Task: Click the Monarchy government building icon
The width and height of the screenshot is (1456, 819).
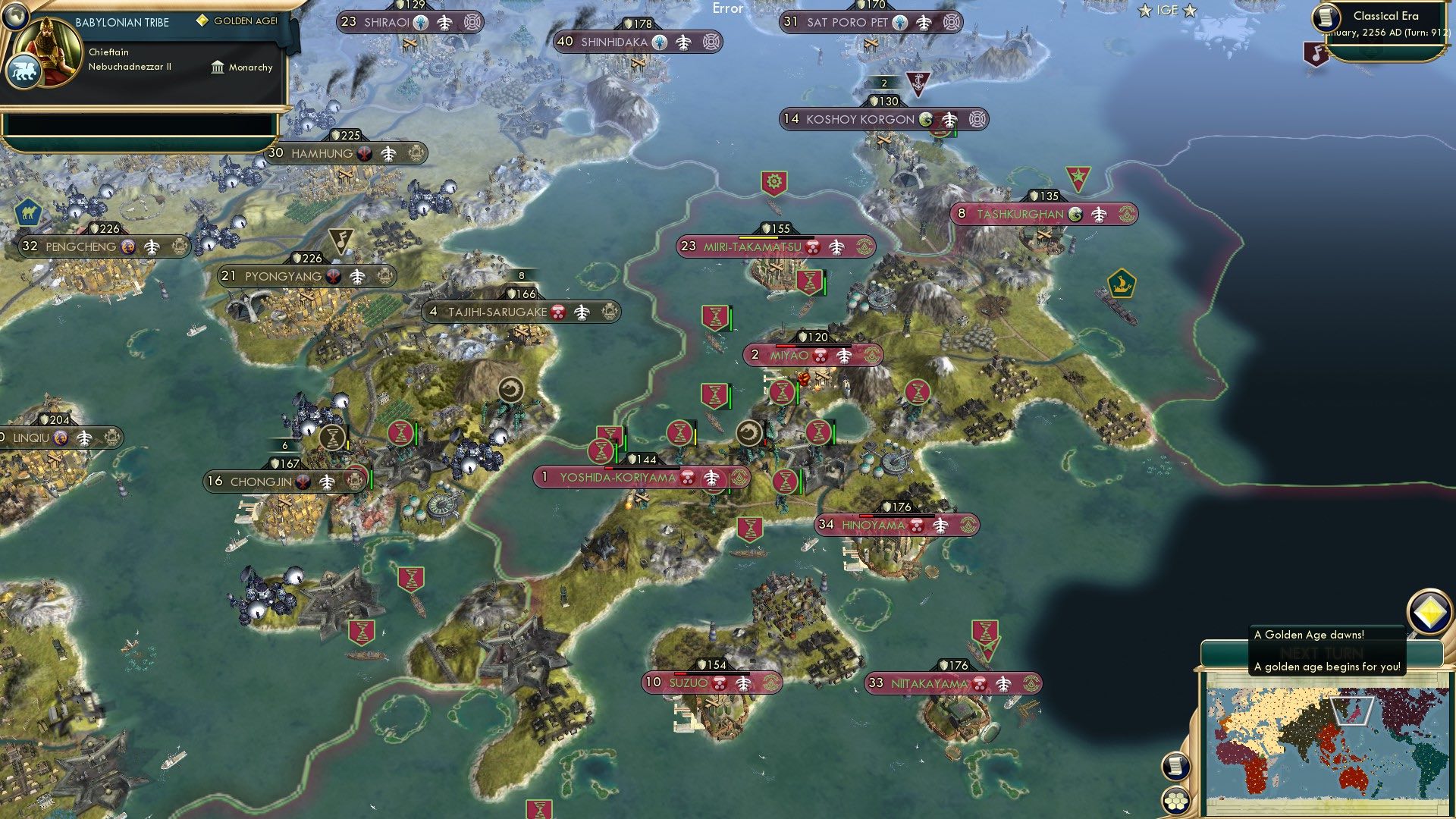Action: coord(218,67)
